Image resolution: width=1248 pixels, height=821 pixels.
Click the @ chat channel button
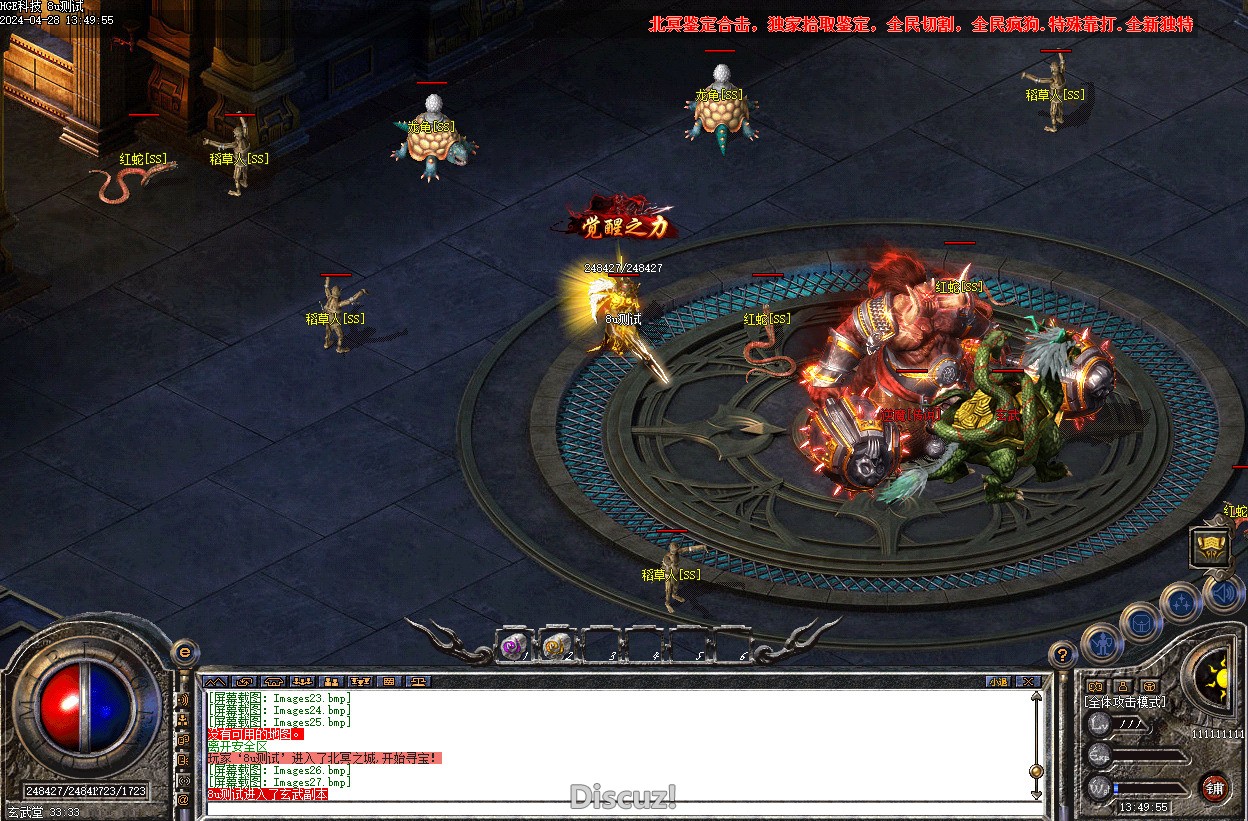(183, 800)
